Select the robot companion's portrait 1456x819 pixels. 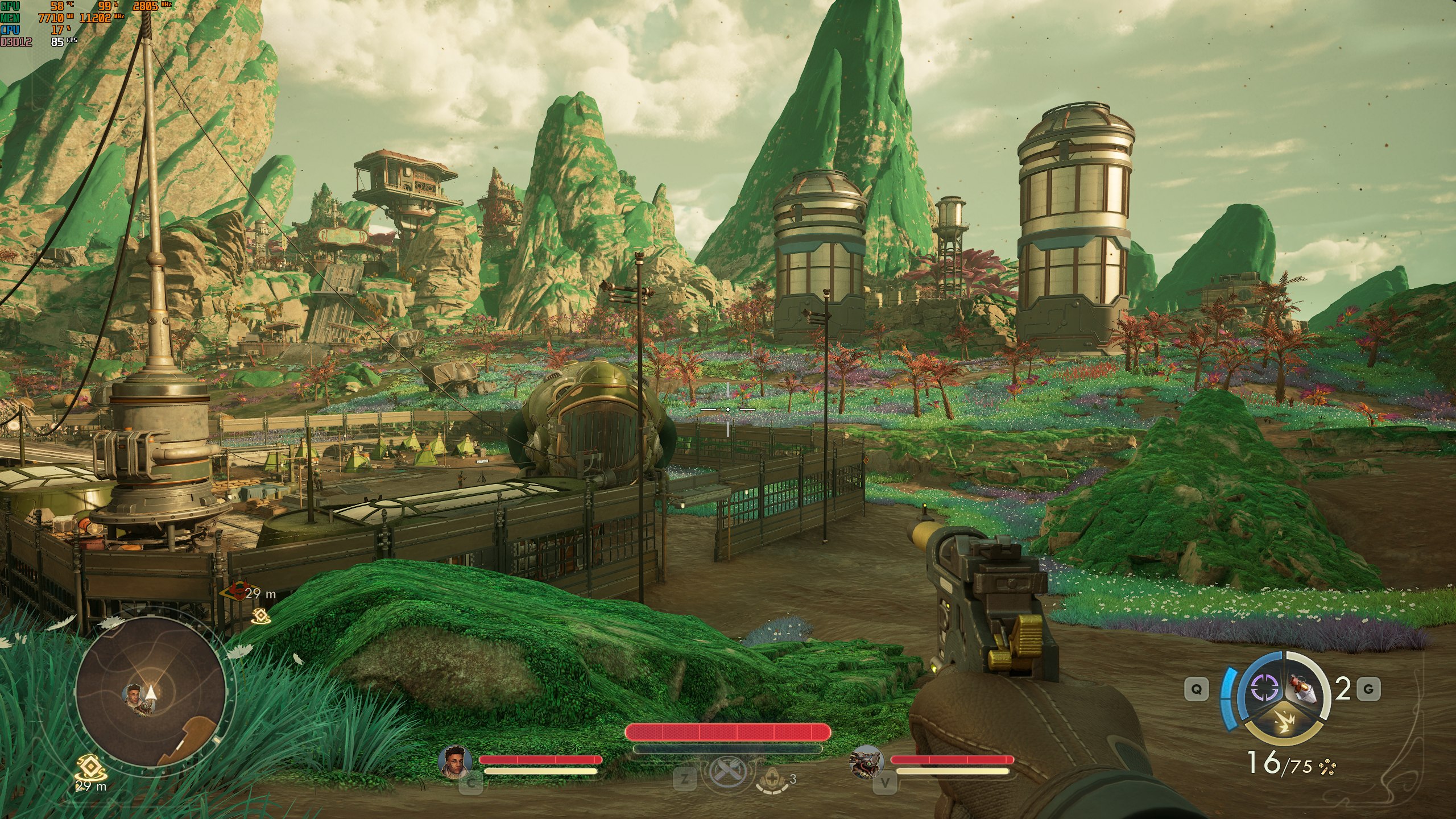coord(866,761)
